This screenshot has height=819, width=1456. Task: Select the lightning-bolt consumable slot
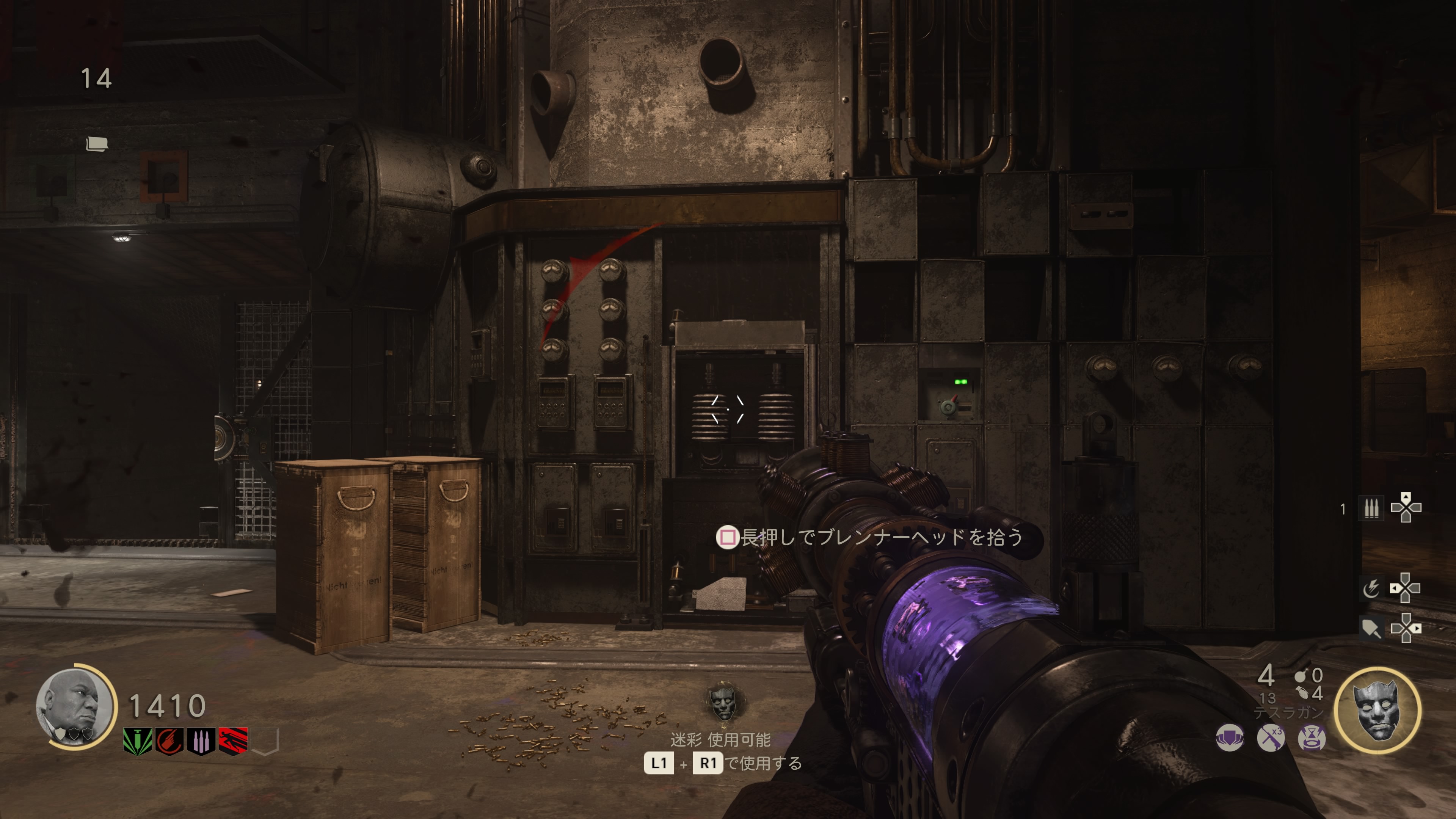pyautogui.click(x=1371, y=588)
